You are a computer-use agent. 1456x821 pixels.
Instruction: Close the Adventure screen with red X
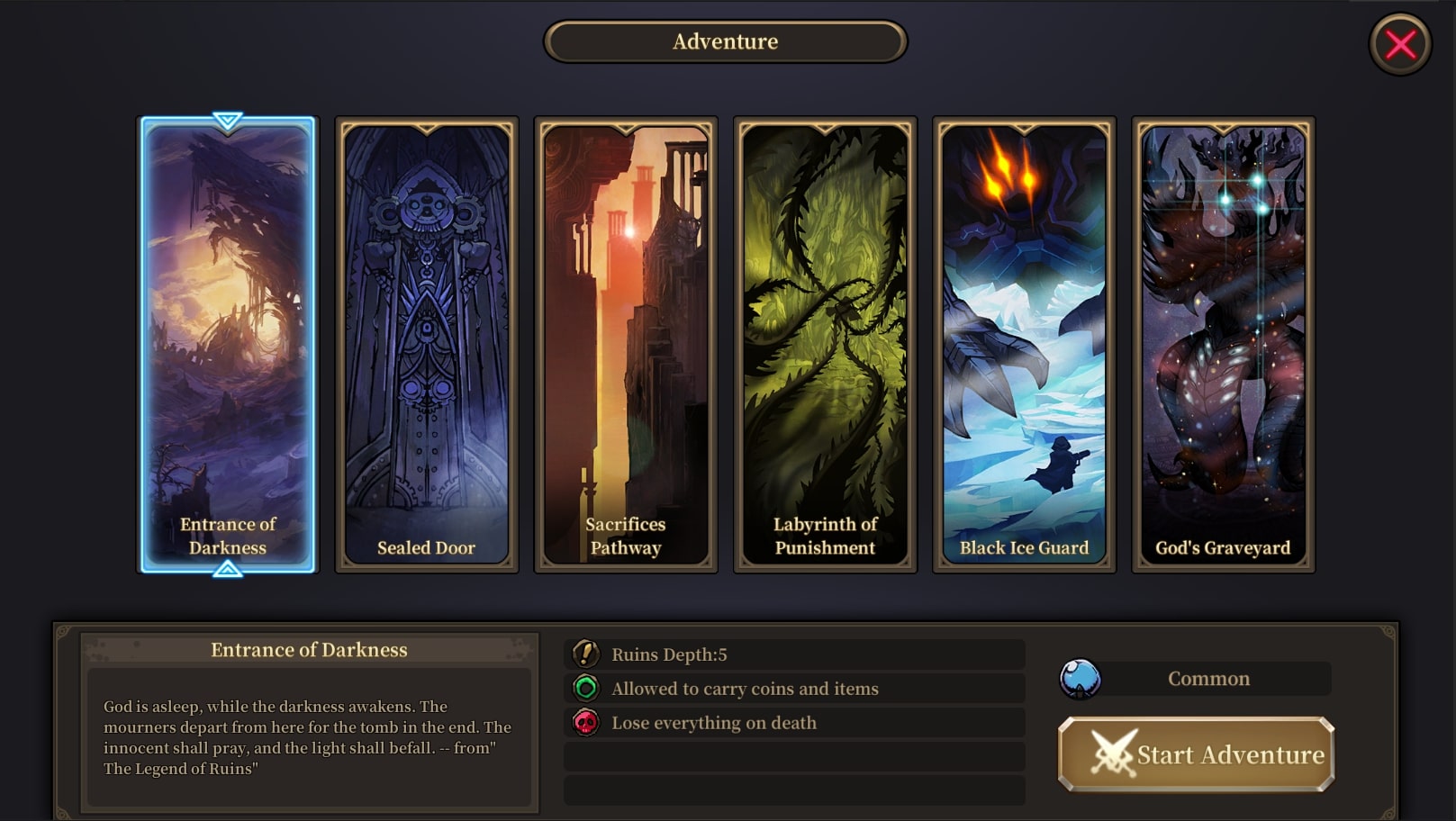point(1400,44)
